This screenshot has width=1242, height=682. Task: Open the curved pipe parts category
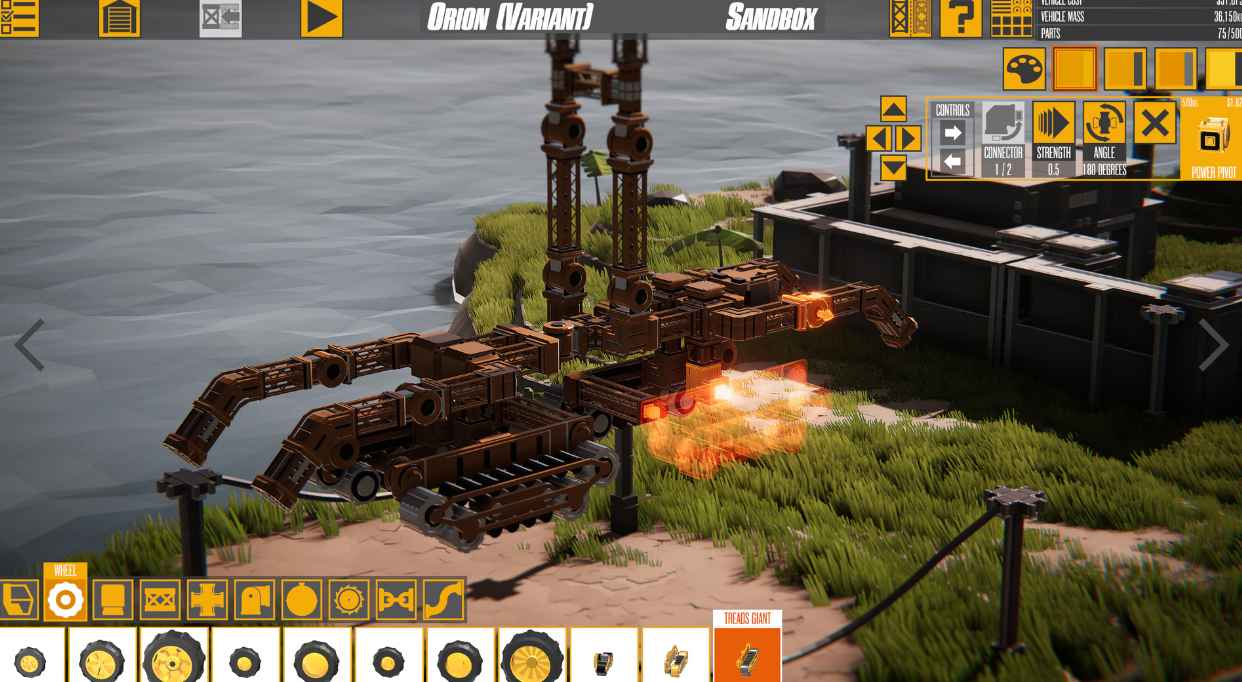[444, 599]
